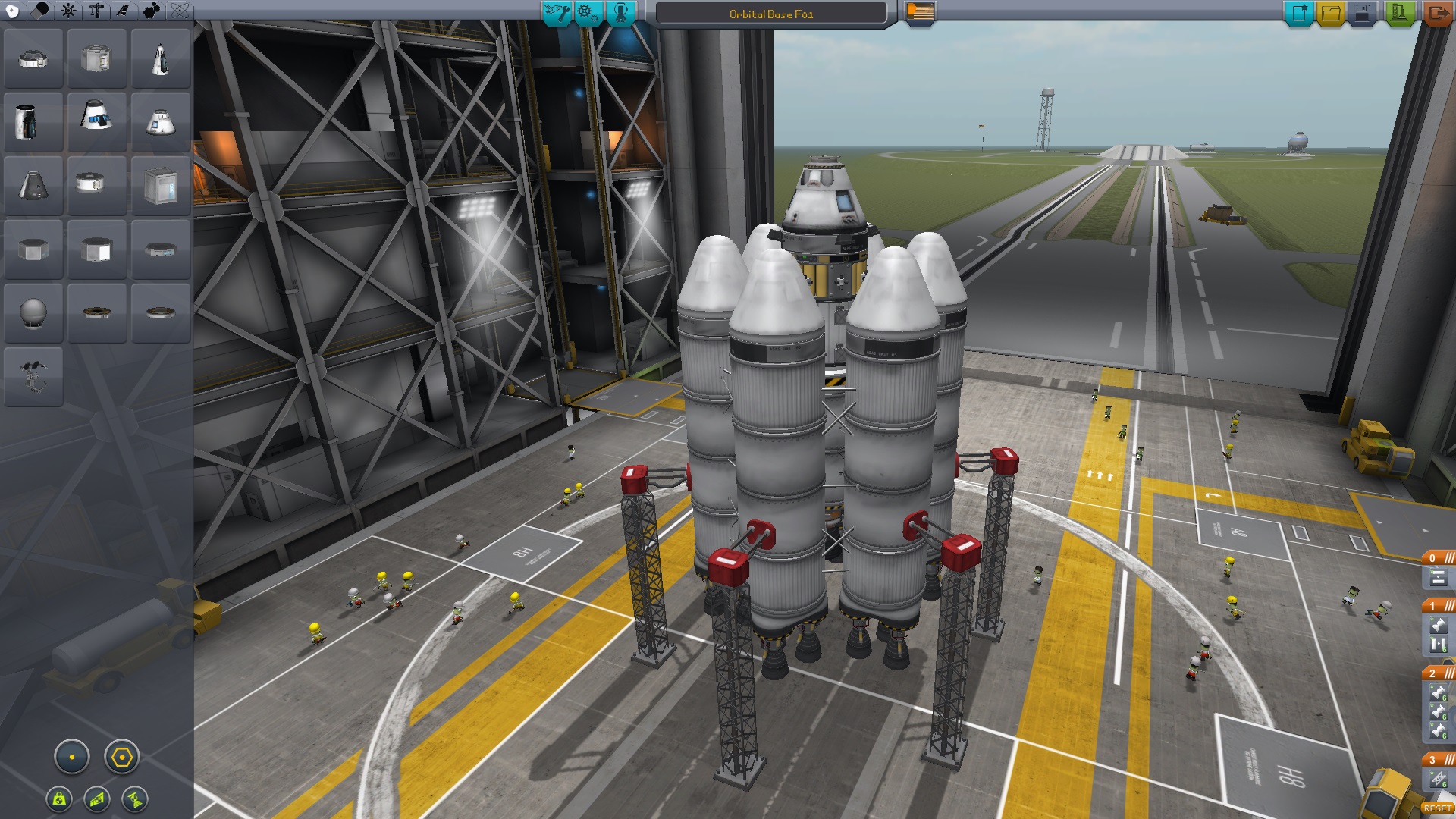
Task: Start a new vessel
Action: point(1298,13)
